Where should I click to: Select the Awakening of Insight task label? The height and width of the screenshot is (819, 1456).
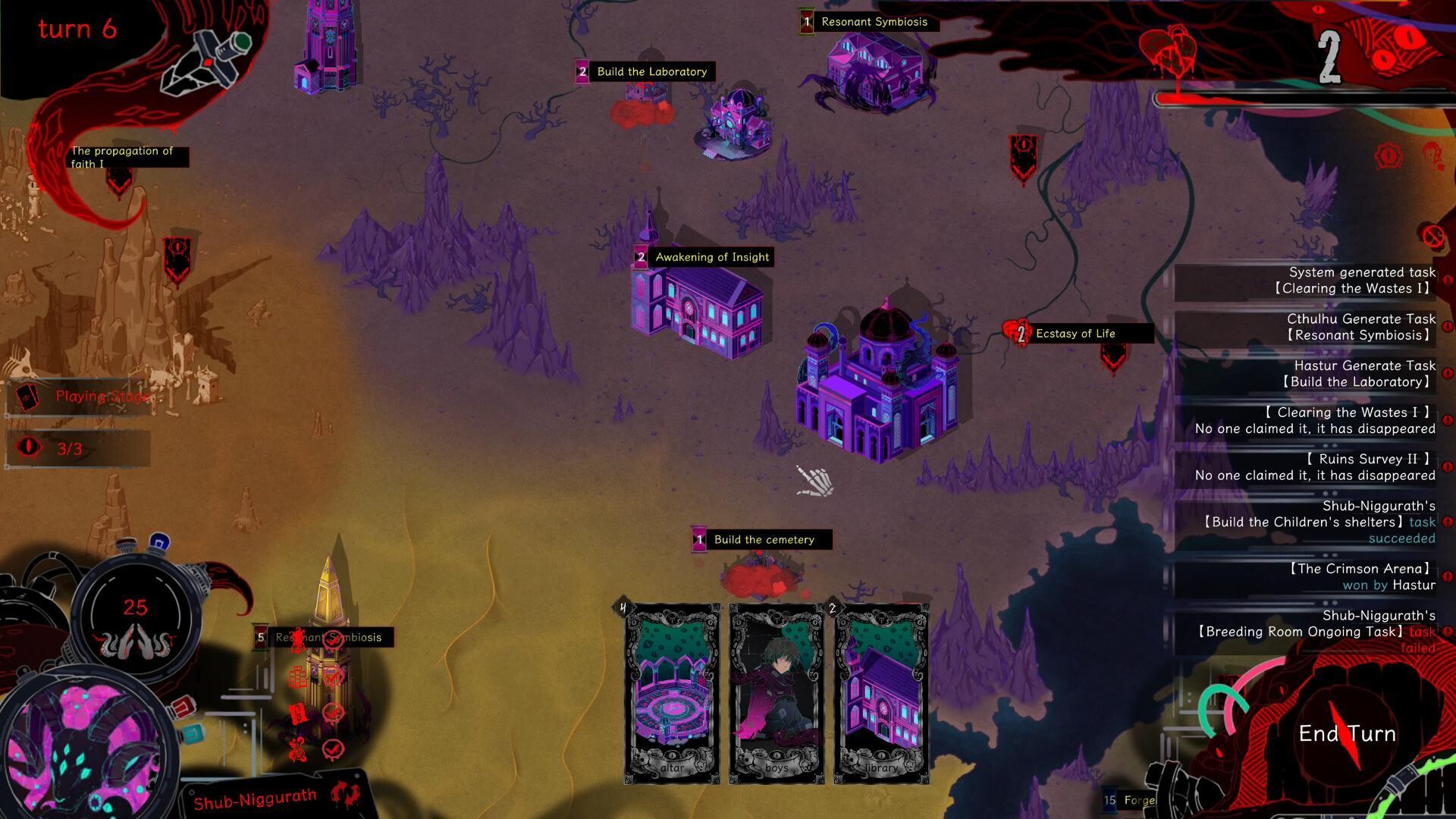click(711, 258)
